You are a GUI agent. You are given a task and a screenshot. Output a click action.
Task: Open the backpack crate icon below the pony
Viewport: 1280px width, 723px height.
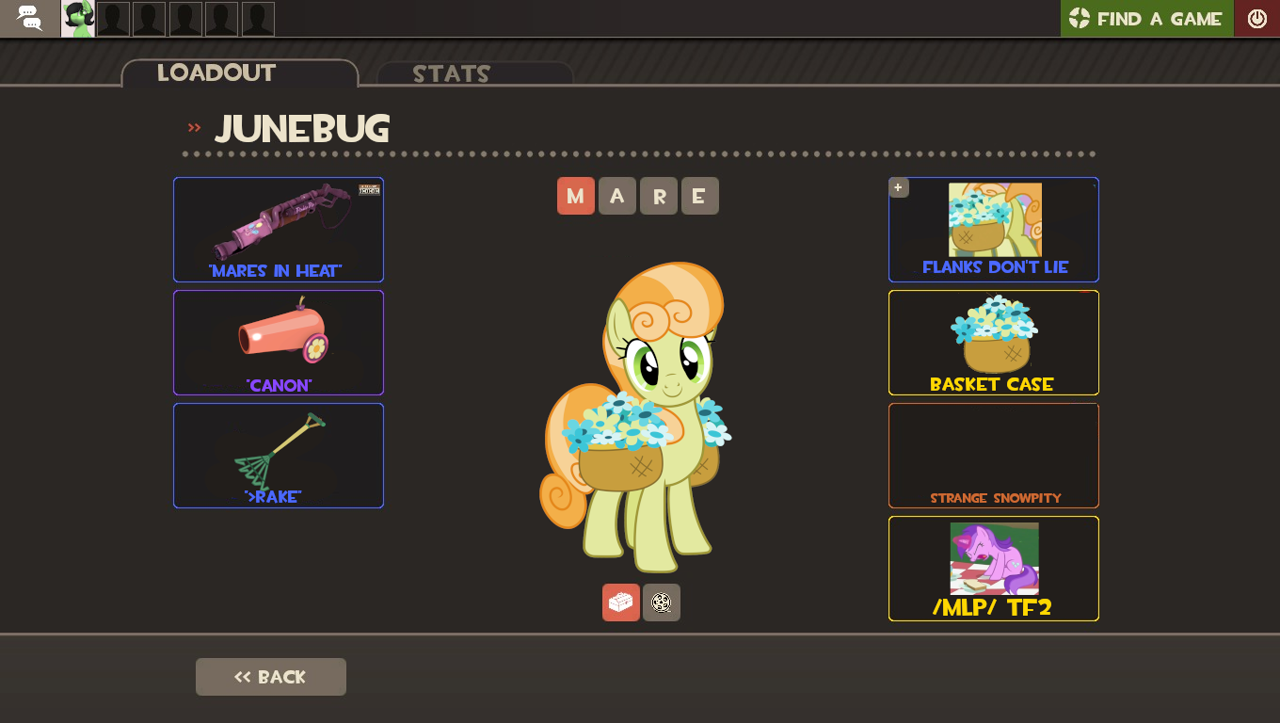(620, 602)
